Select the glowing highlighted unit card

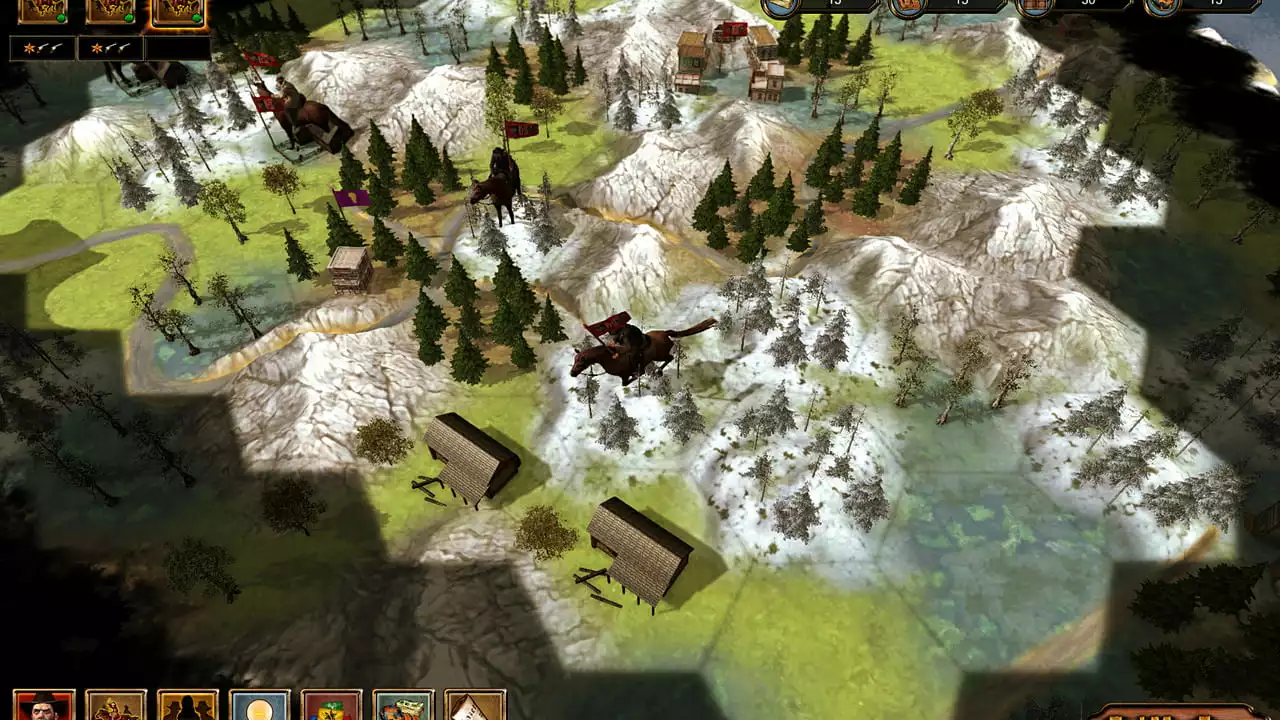click(x=179, y=11)
